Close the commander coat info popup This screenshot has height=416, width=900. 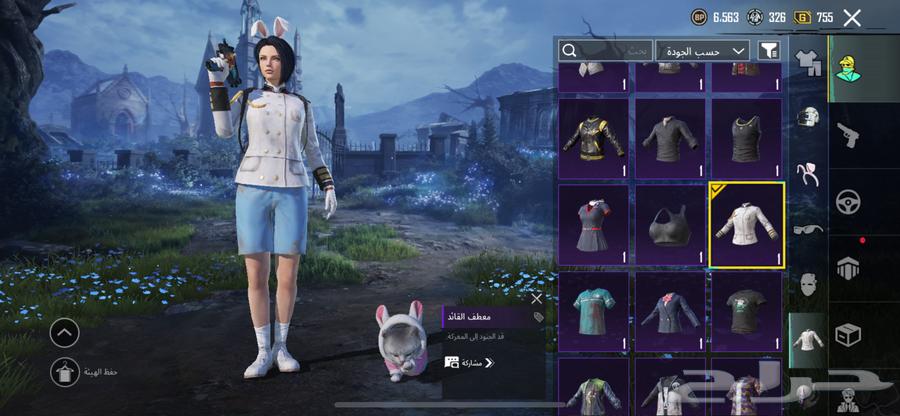pyautogui.click(x=536, y=298)
